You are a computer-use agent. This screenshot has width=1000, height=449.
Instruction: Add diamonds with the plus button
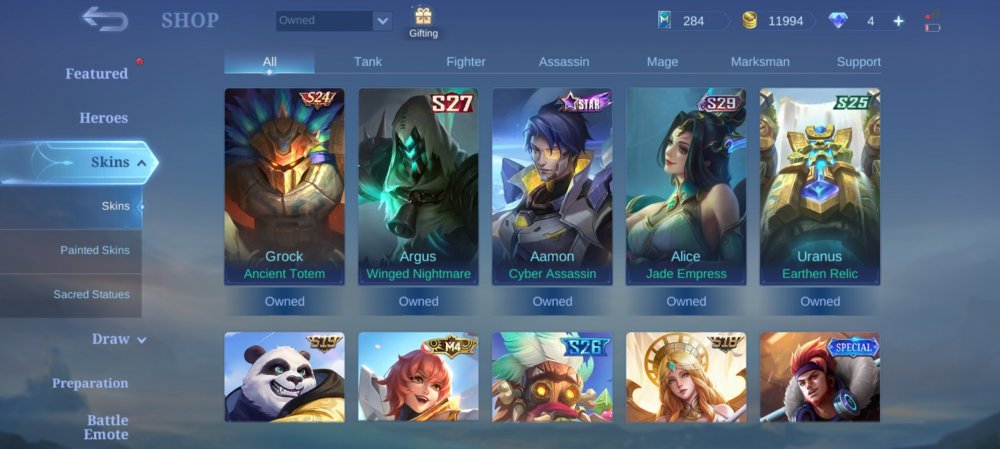point(898,21)
